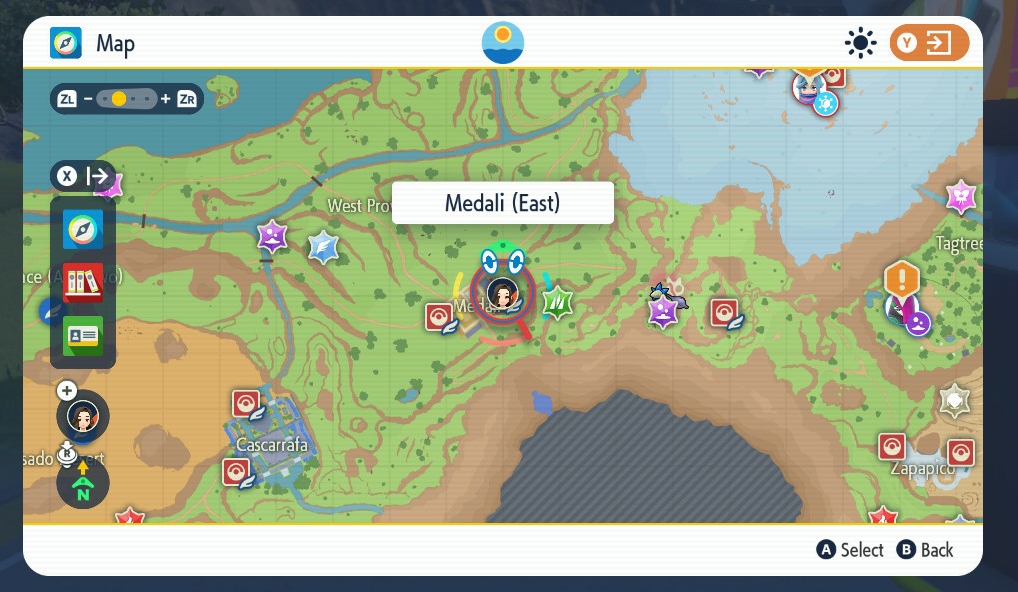Screen dimensions: 1018x592
Task: Select Cascarrafa's northern Pokémon Center marker
Action: [x=246, y=403]
